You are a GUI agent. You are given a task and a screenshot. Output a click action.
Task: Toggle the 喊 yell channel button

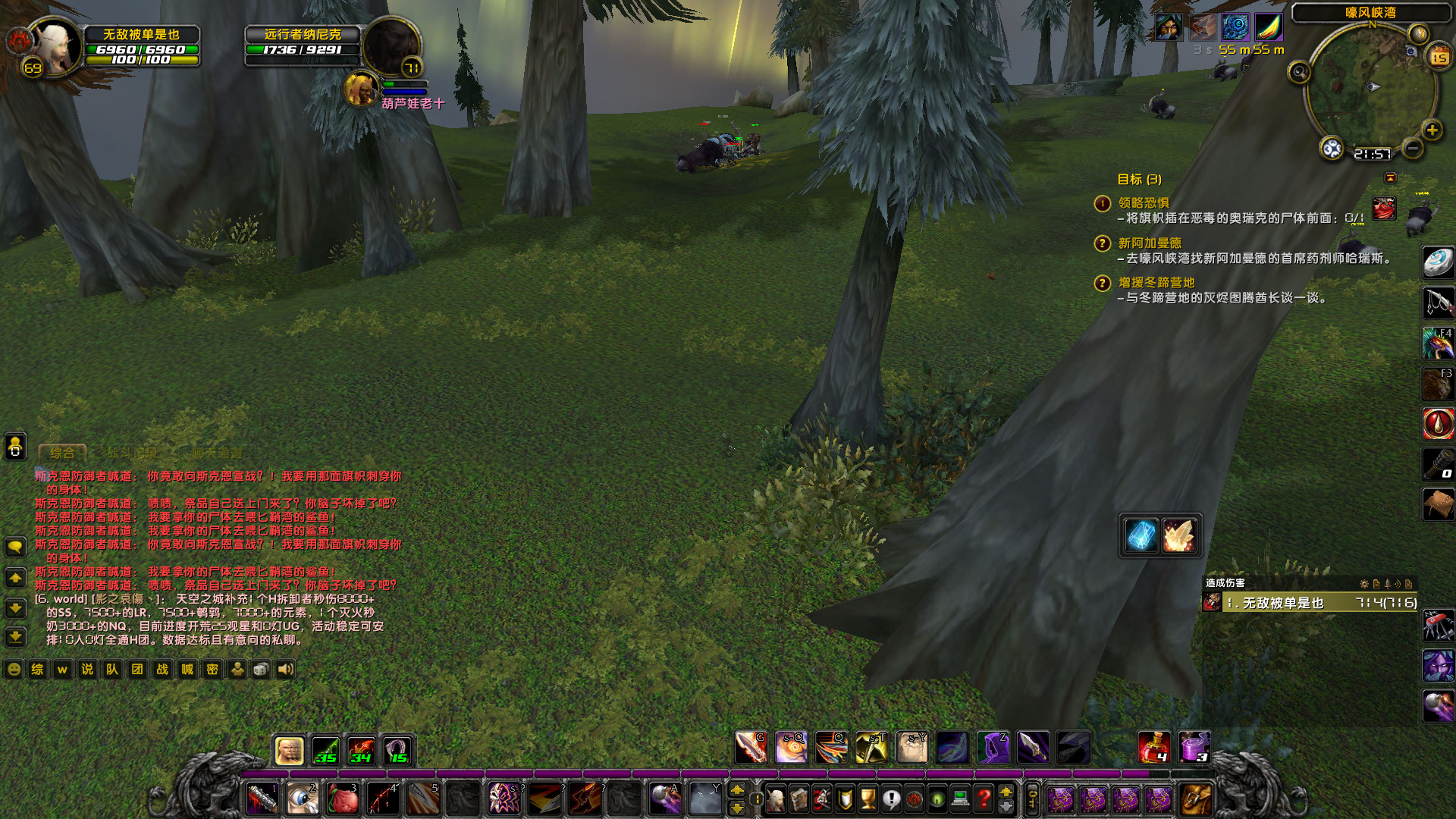tap(187, 670)
